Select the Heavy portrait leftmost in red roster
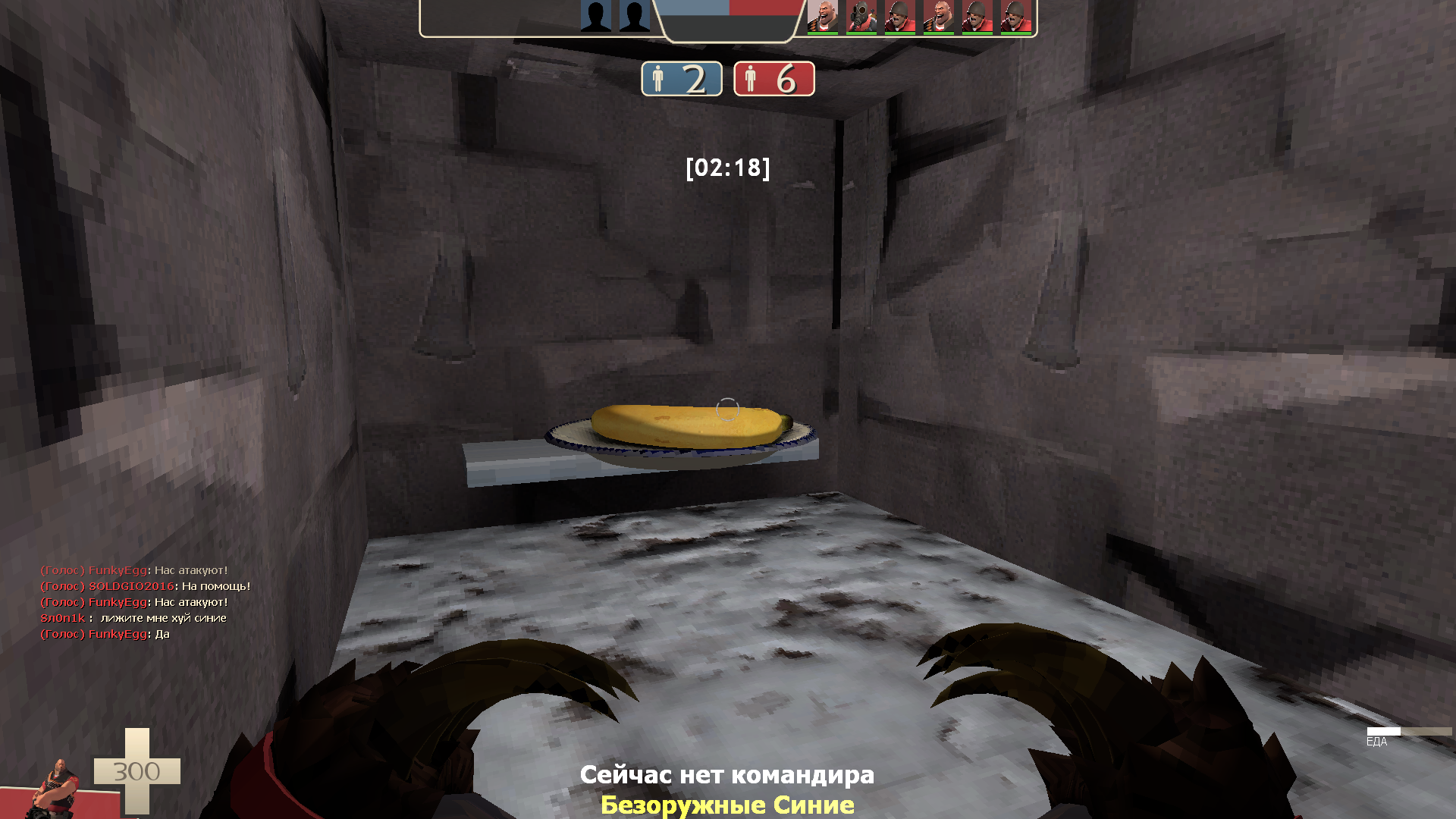 tap(823, 17)
